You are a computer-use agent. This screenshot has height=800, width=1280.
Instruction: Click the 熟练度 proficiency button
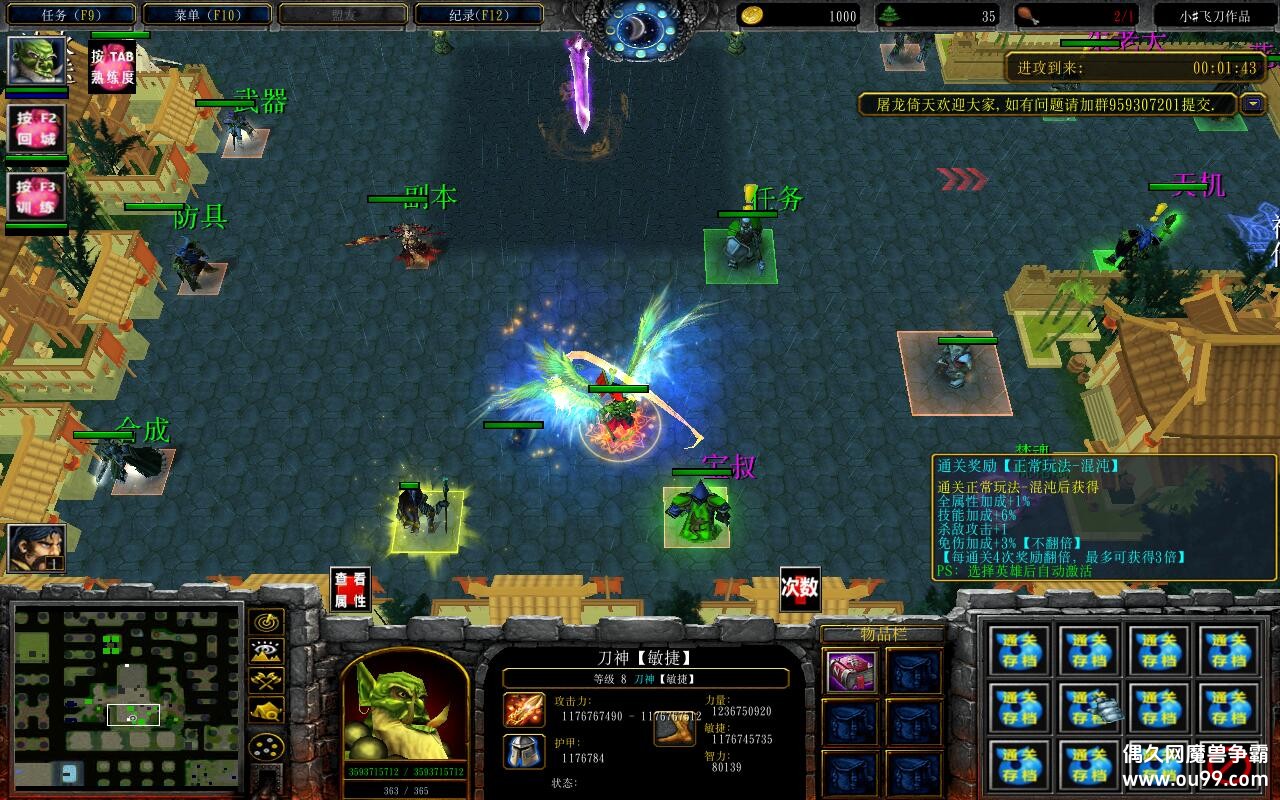point(112,67)
